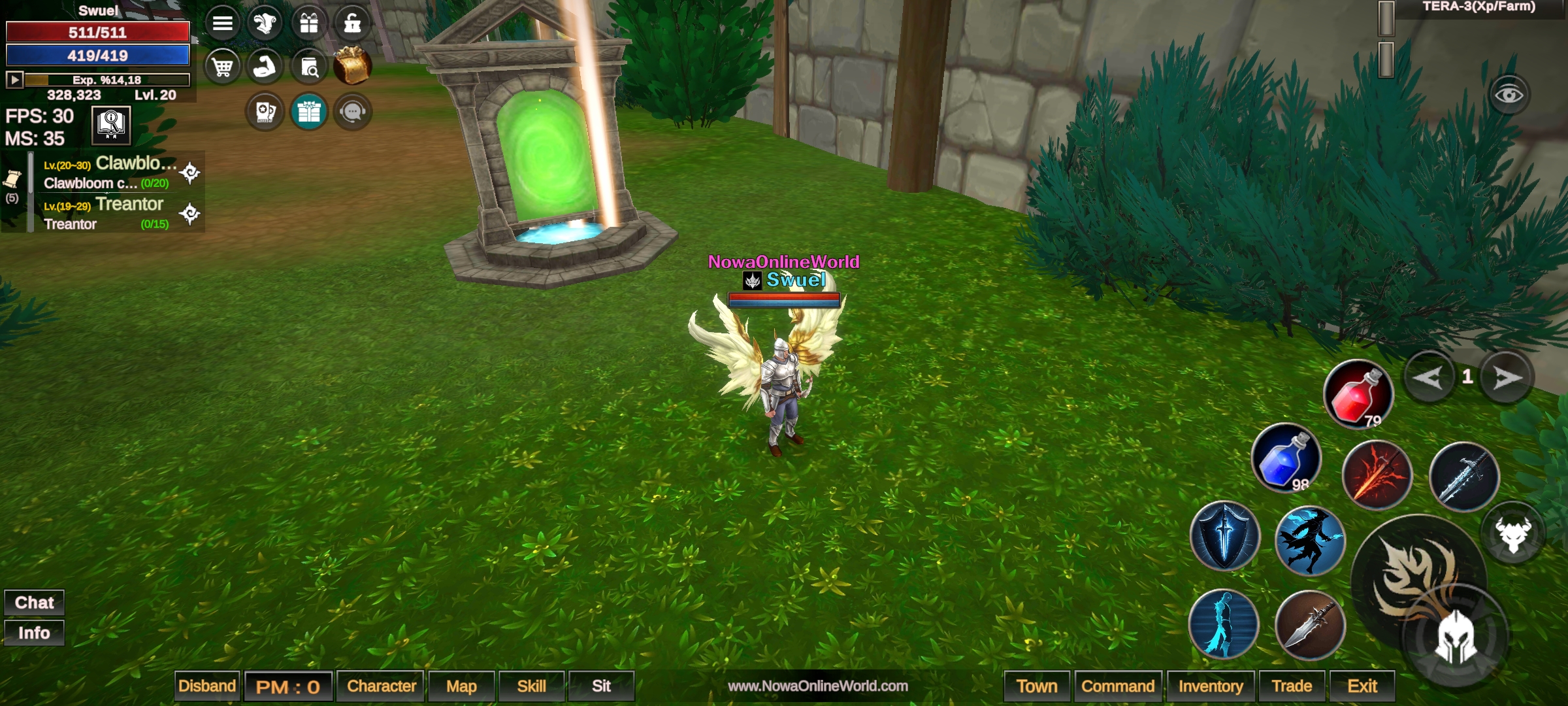The height and width of the screenshot is (706, 1568).
Task: Open the Trade window
Action: point(1292,686)
